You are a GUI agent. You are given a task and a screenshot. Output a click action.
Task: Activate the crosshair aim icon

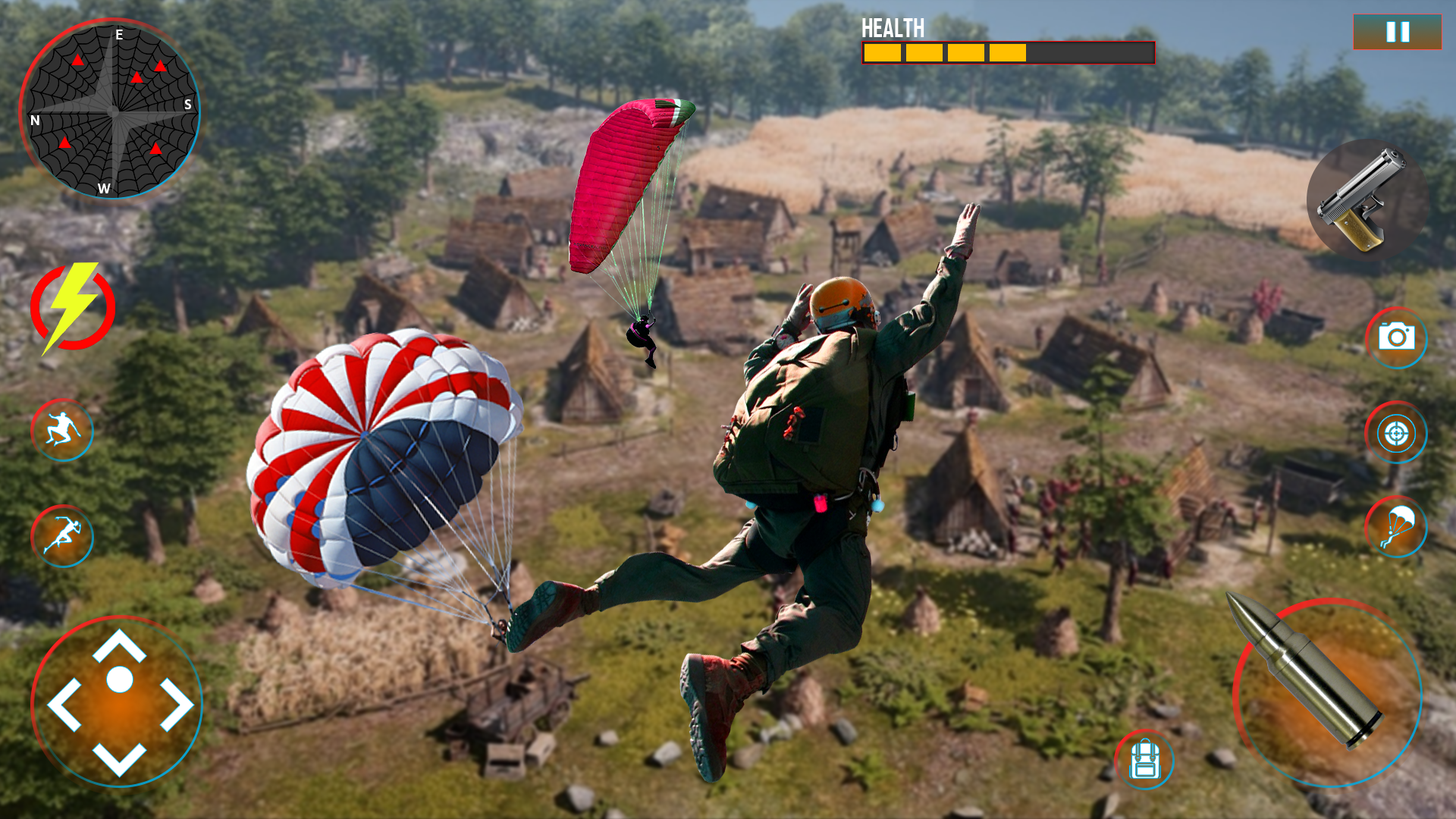[x=1395, y=432]
